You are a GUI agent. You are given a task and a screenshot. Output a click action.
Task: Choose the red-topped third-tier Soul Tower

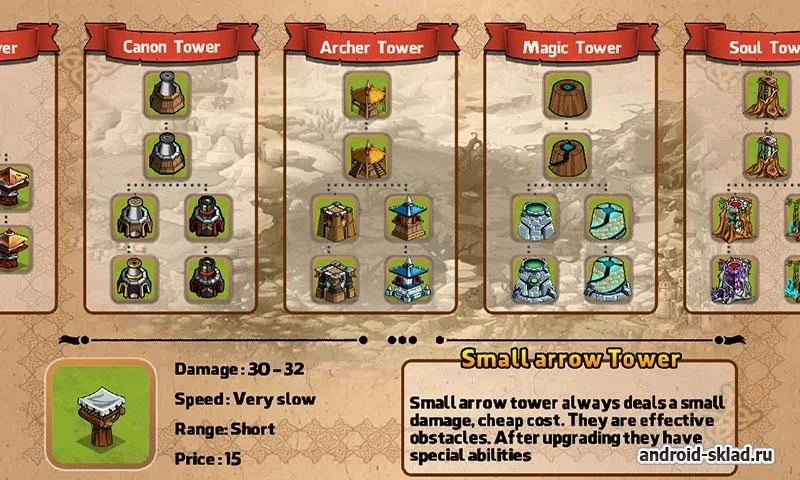[x=736, y=218]
